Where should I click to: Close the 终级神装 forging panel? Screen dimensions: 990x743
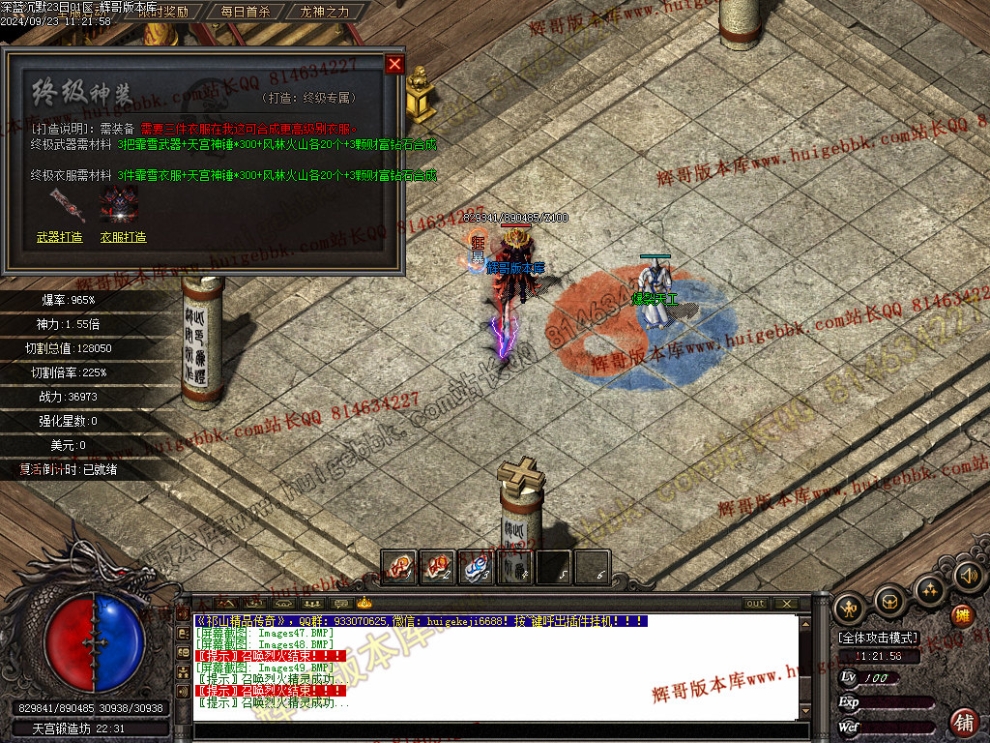click(394, 64)
